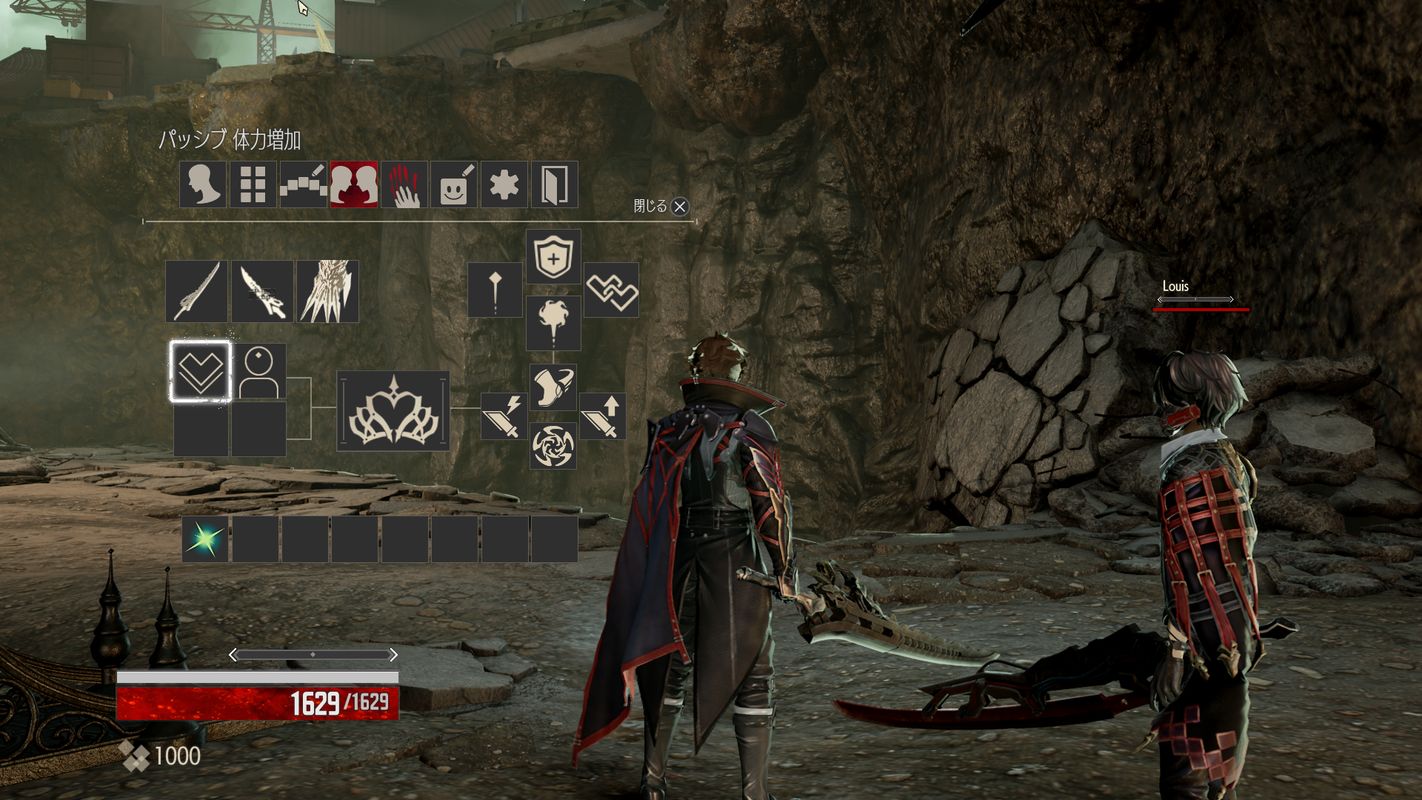Select the boot mobility gift
Viewport: 1422px width, 800px height.
[553, 385]
